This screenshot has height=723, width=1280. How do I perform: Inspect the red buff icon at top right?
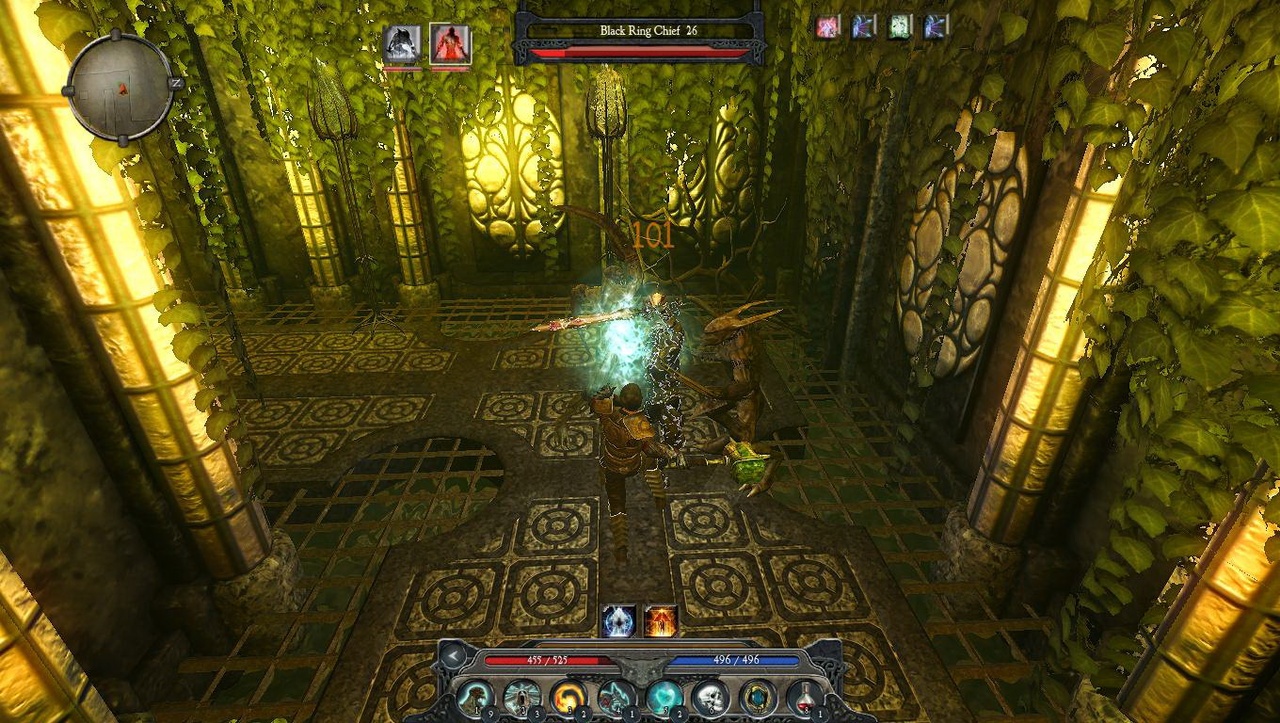[828, 28]
